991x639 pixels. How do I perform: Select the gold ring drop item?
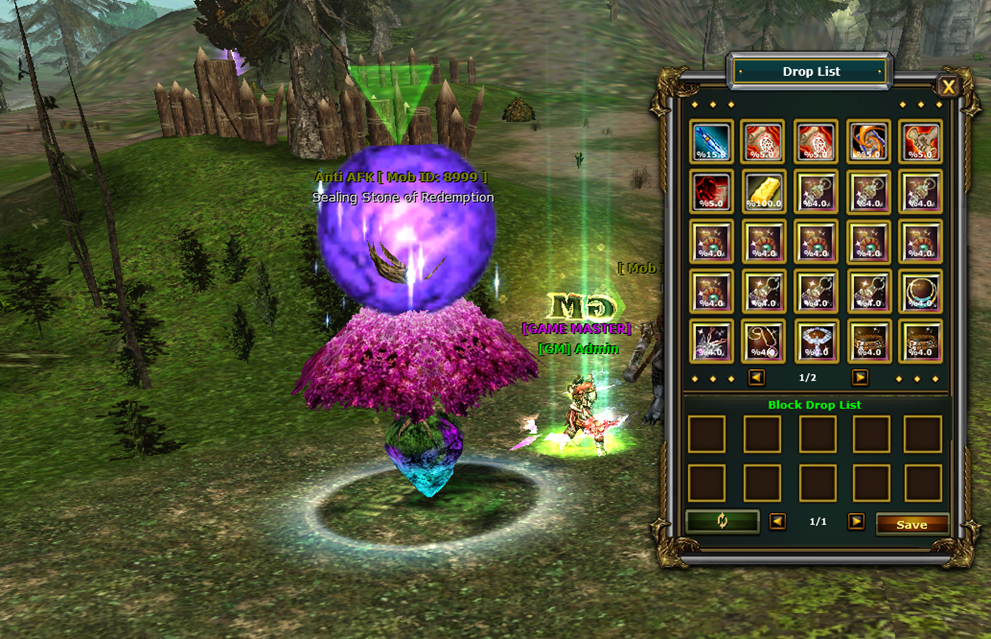point(920,291)
